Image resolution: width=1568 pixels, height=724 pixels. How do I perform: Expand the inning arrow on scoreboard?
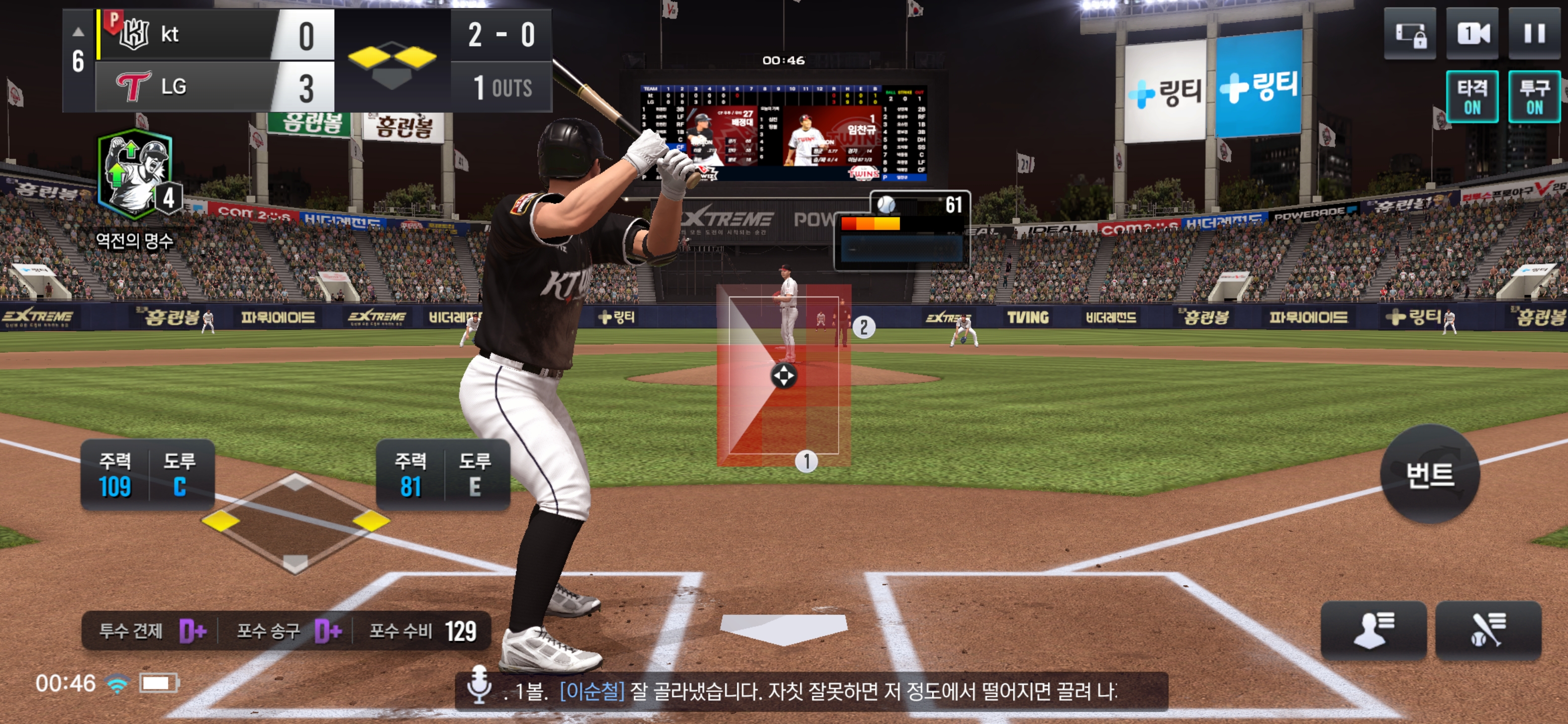click(78, 32)
